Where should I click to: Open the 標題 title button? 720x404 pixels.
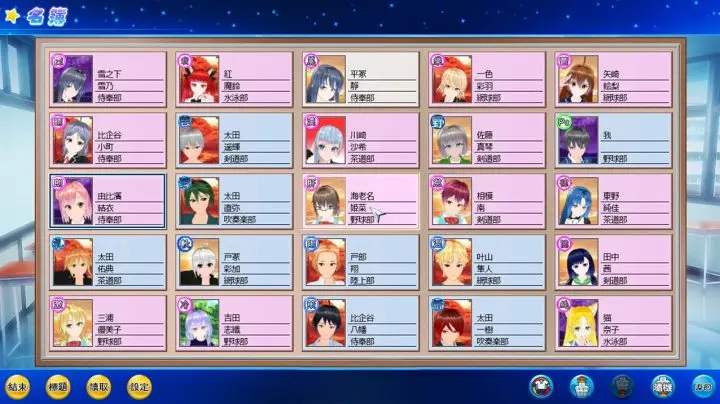click(x=58, y=385)
